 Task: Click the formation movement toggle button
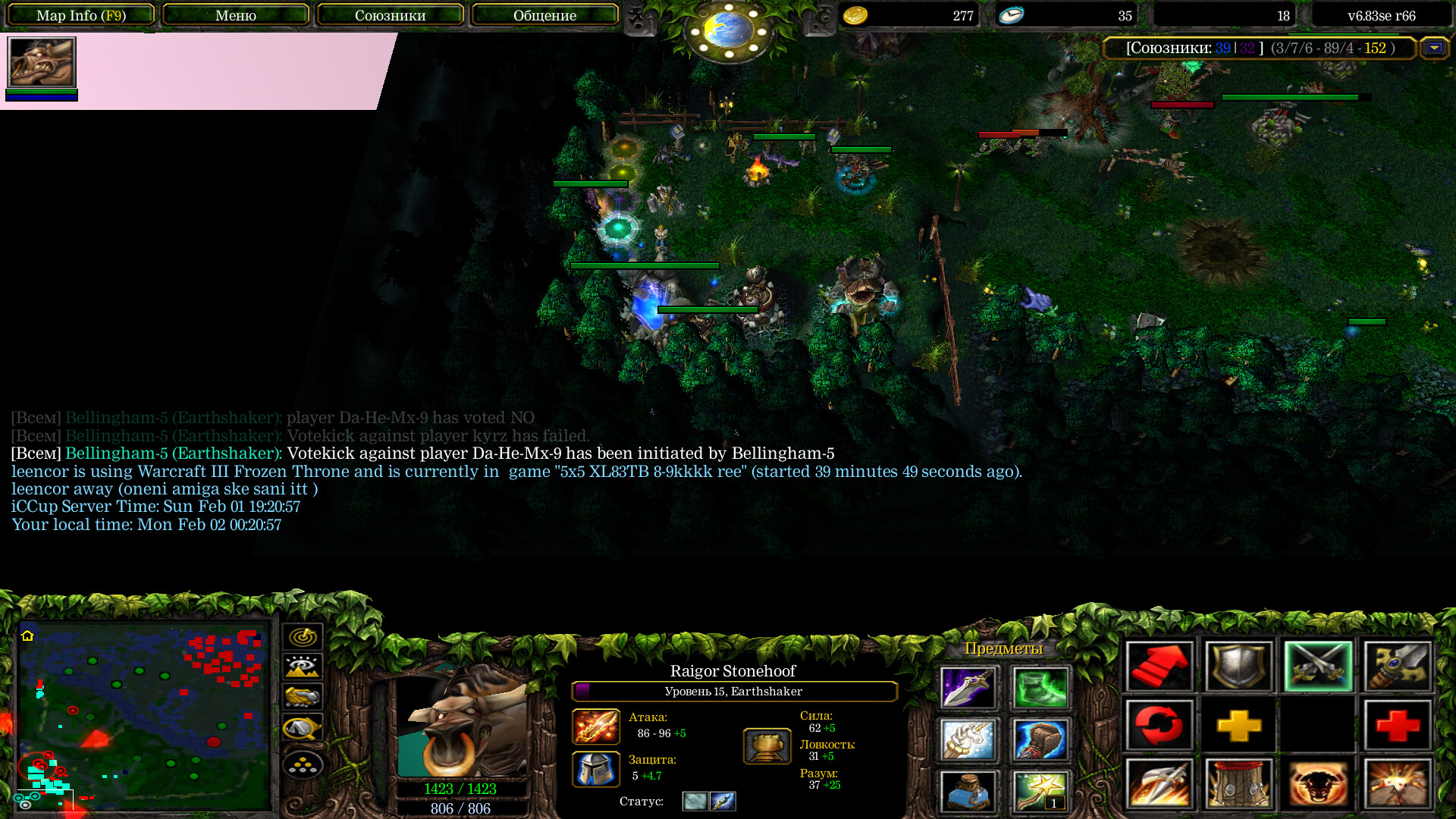pos(303,764)
